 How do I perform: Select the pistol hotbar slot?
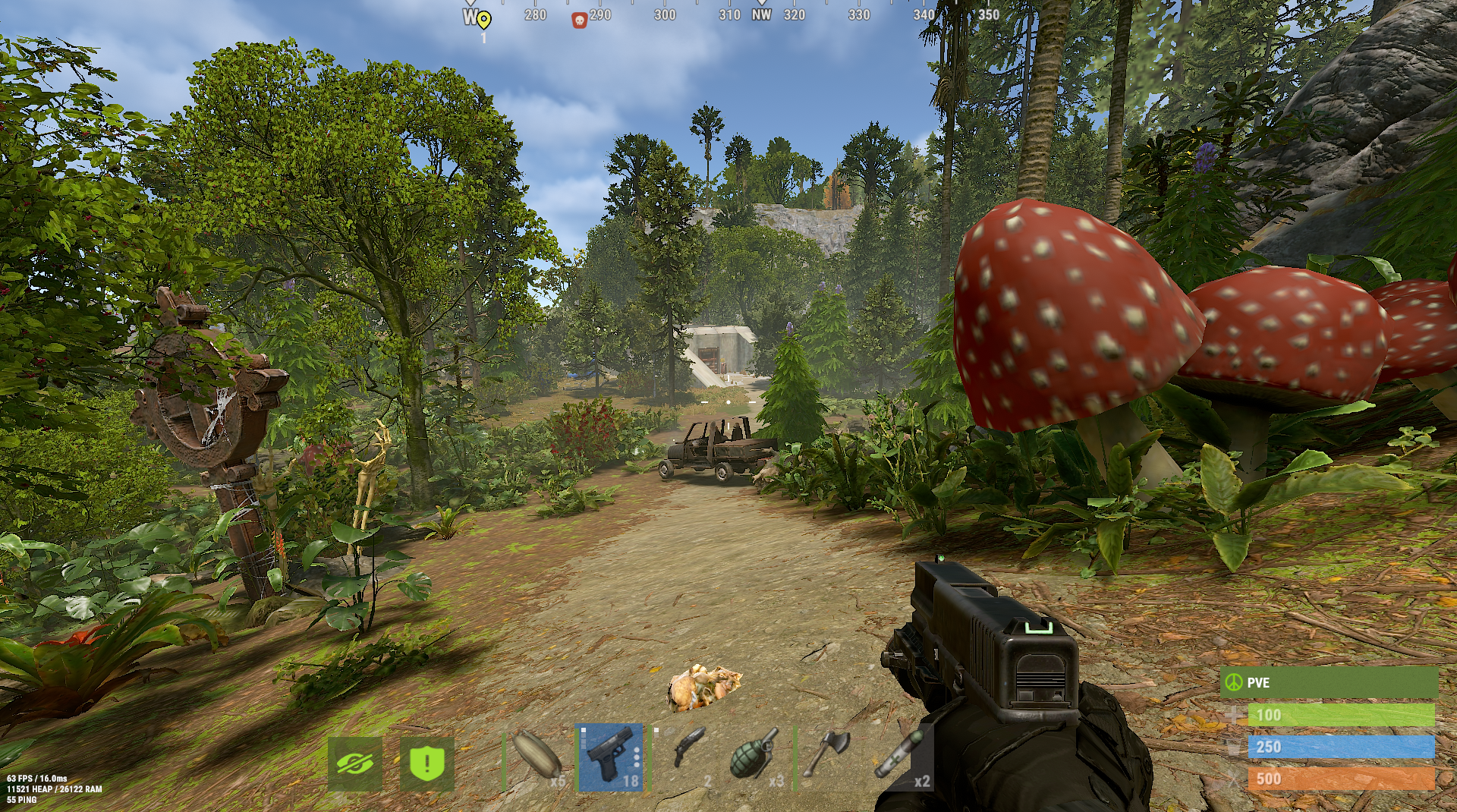pyautogui.click(x=610, y=757)
